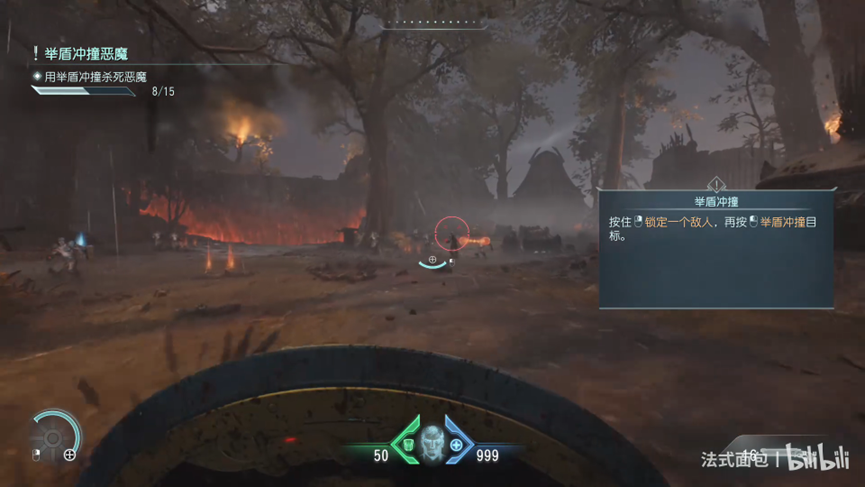This screenshot has height=487, width=865.
Task: Click the circular shield gauge icon
Action: 56,433
